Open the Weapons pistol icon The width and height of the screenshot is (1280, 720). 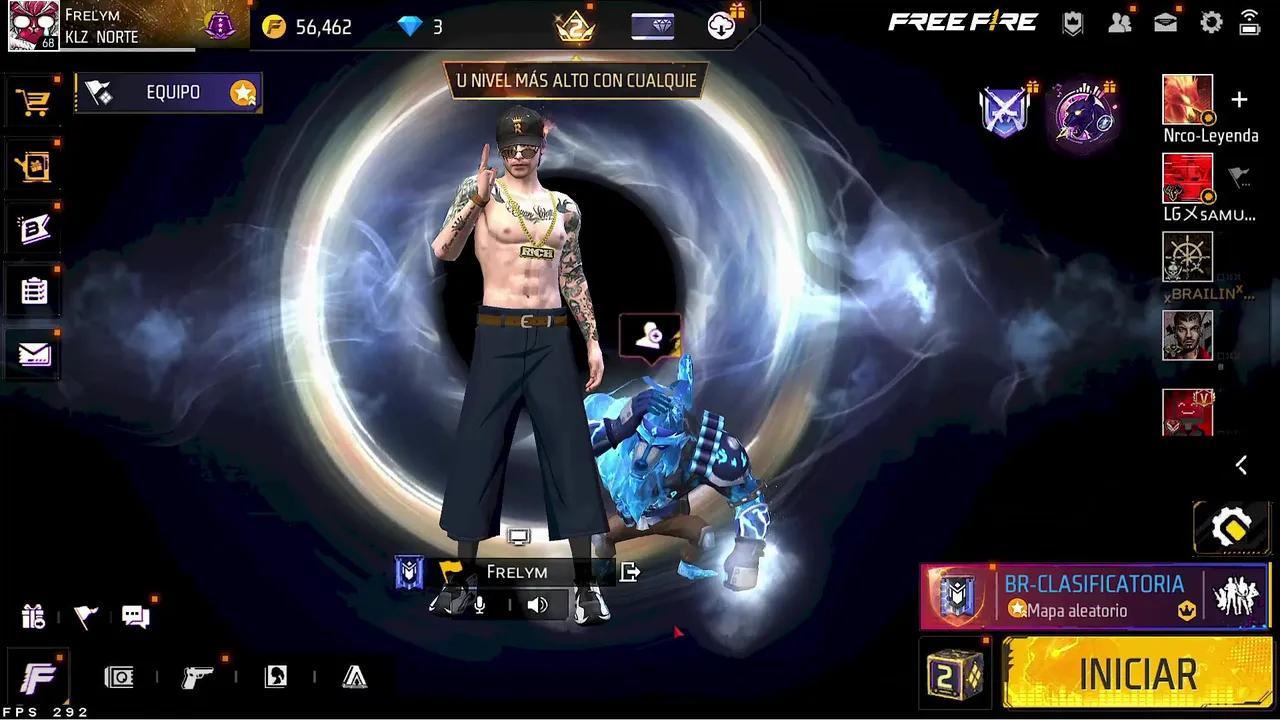197,677
